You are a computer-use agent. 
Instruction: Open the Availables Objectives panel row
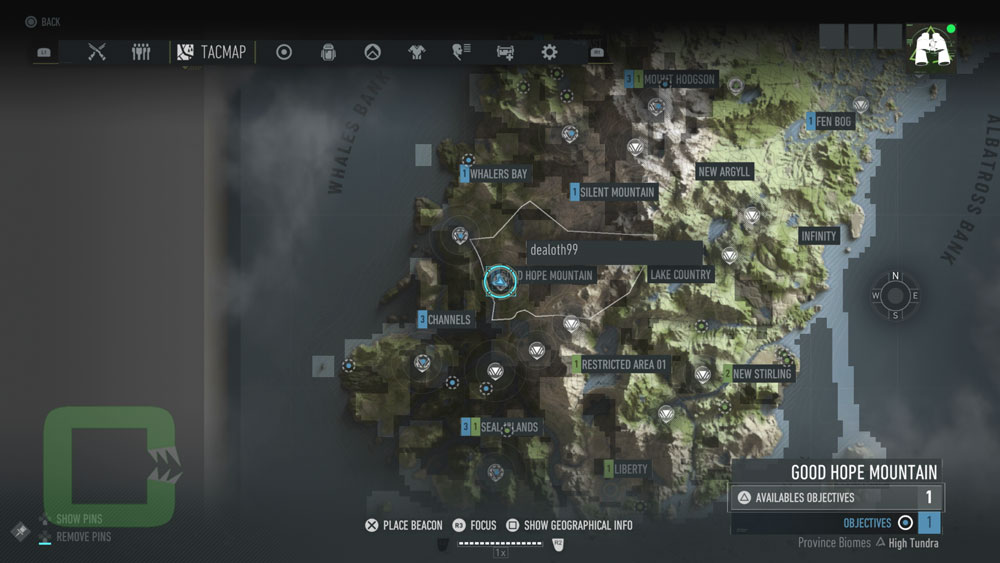point(836,497)
